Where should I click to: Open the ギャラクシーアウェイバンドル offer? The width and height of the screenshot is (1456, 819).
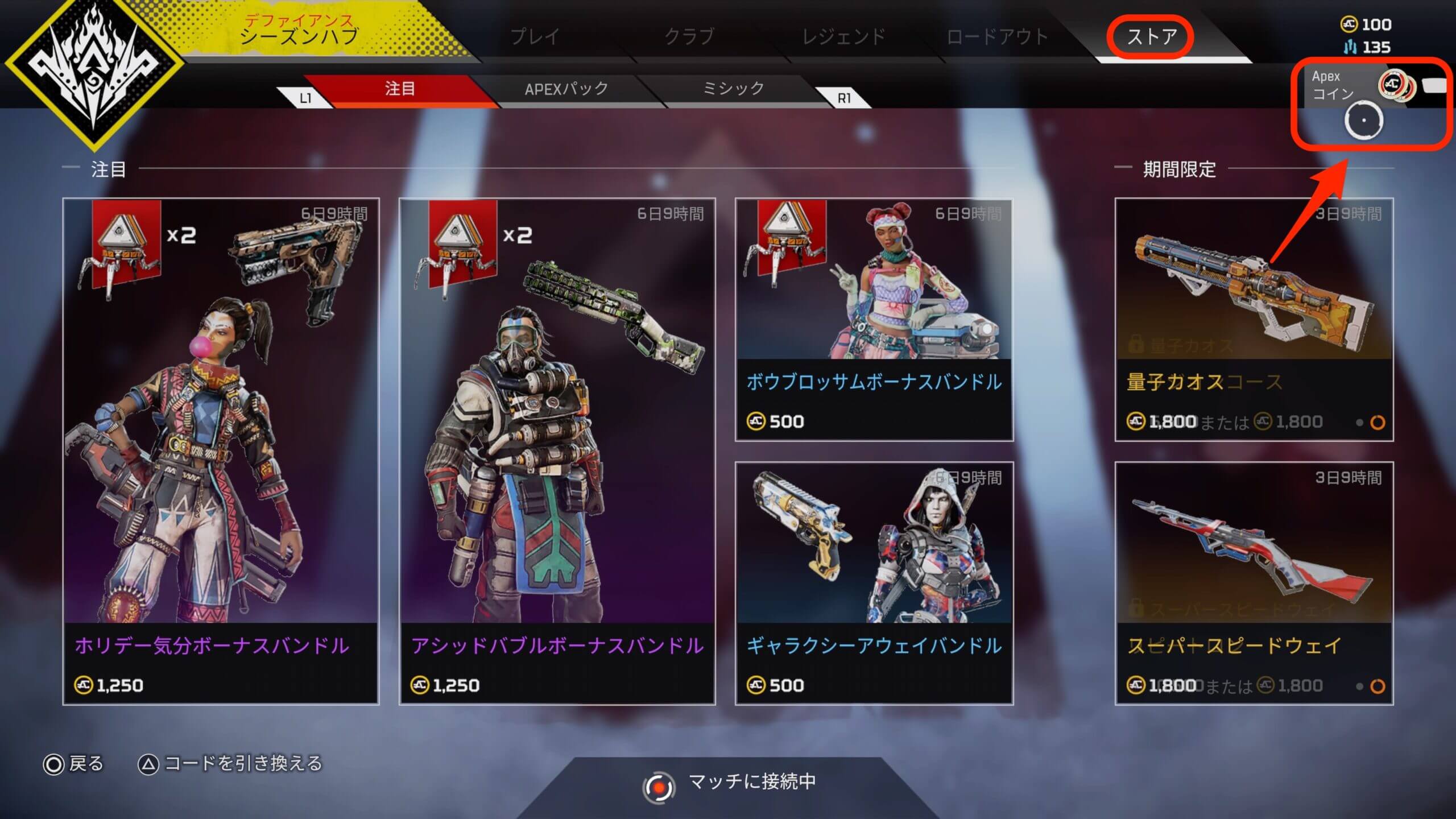[x=874, y=584]
